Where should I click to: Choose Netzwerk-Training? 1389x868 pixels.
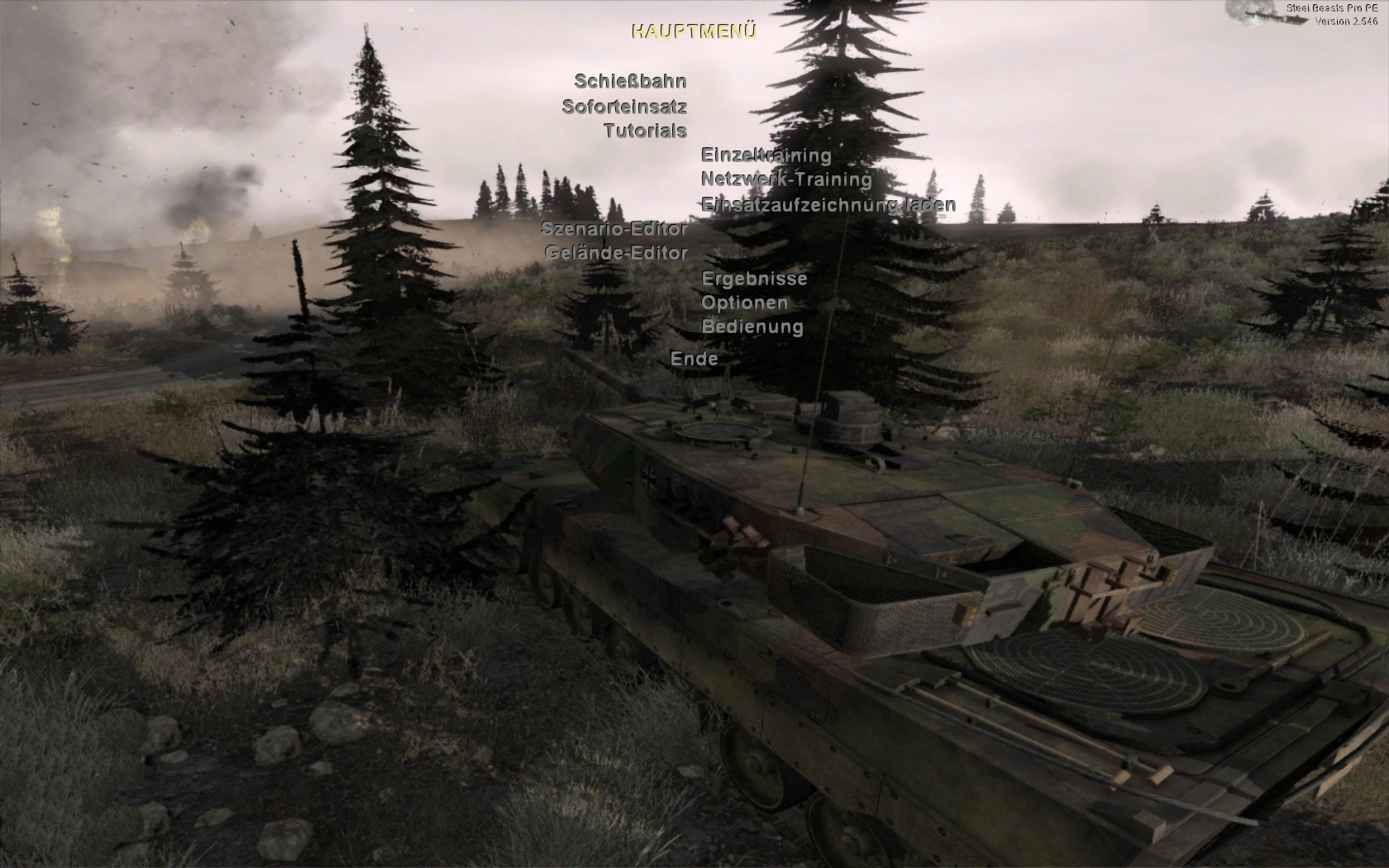click(x=786, y=179)
